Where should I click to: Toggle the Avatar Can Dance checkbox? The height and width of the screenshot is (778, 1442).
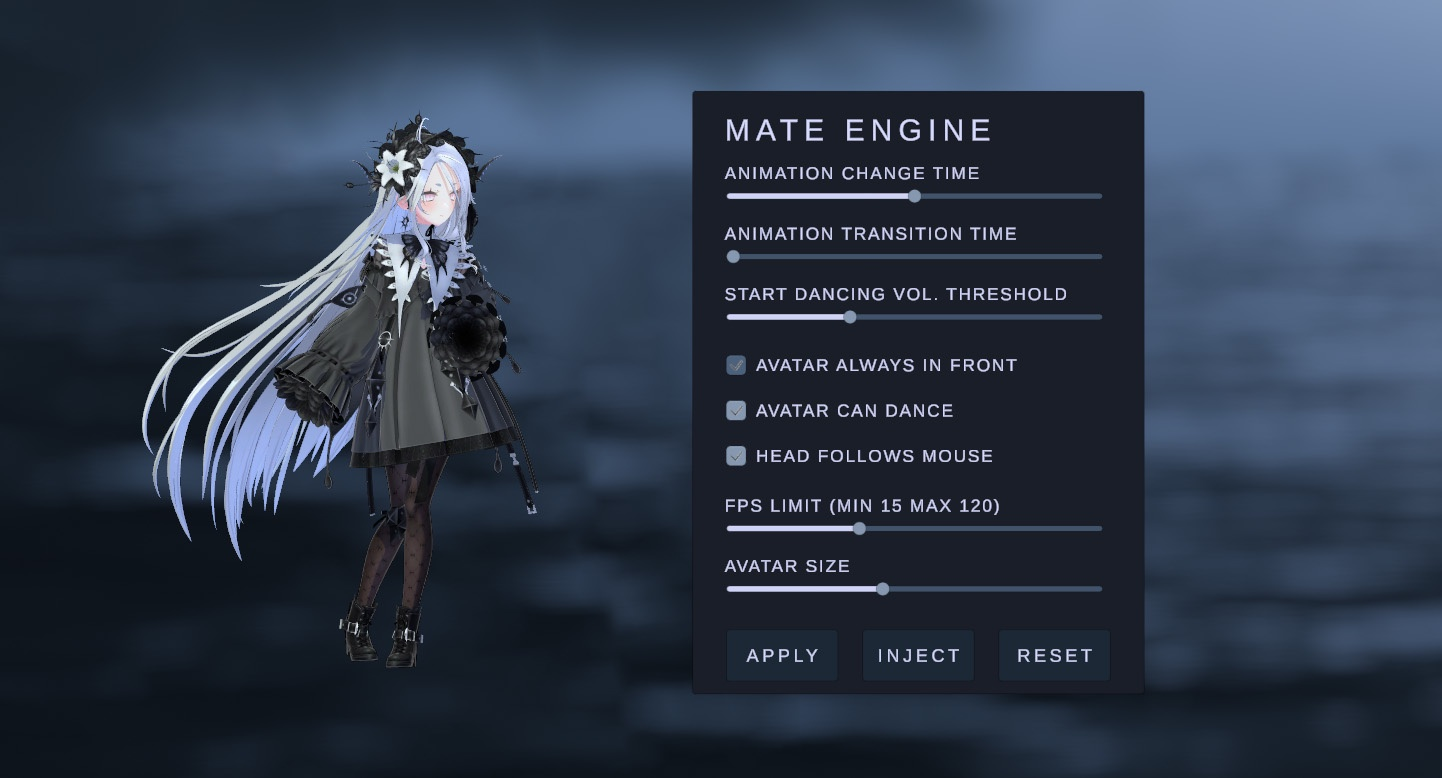[x=736, y=410]
